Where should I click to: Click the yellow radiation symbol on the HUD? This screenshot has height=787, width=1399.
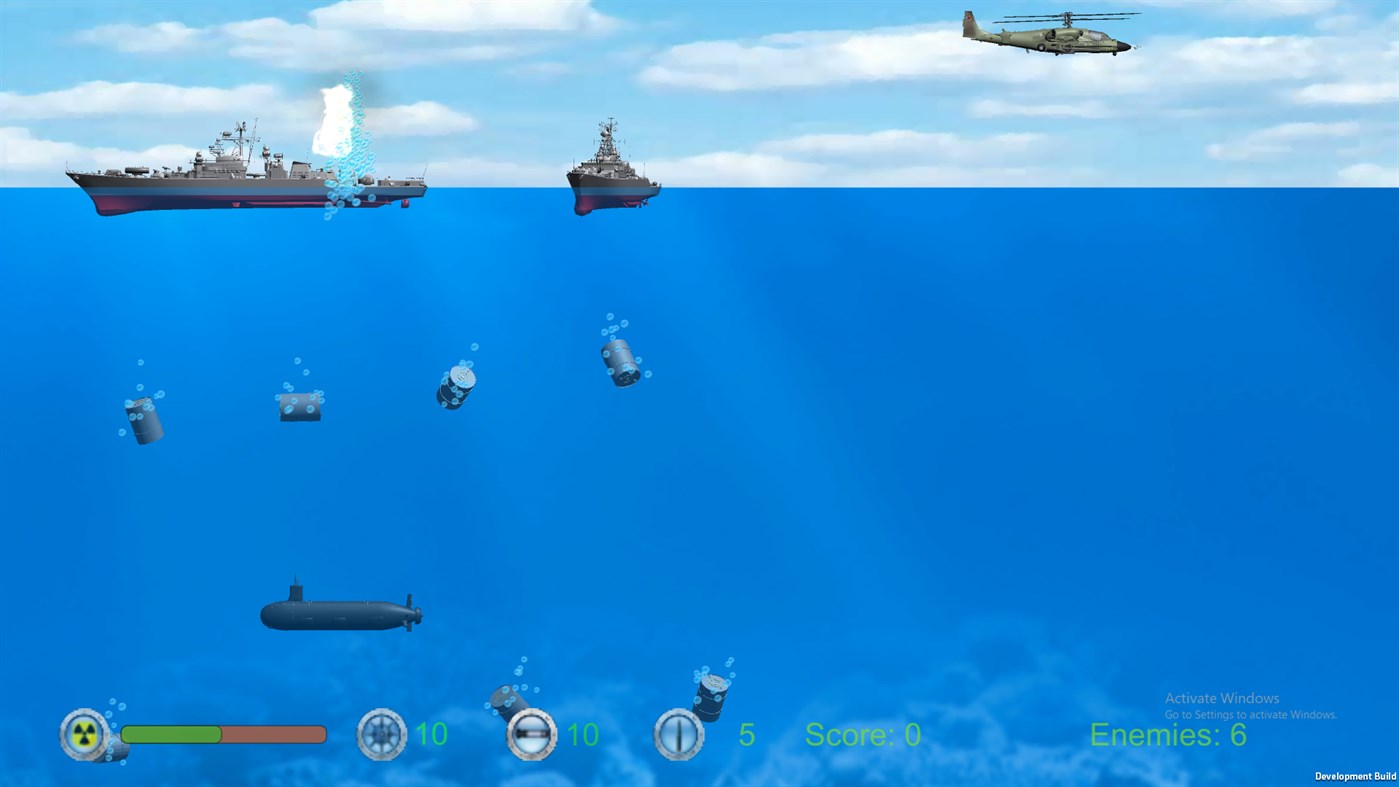click(85, 735)
